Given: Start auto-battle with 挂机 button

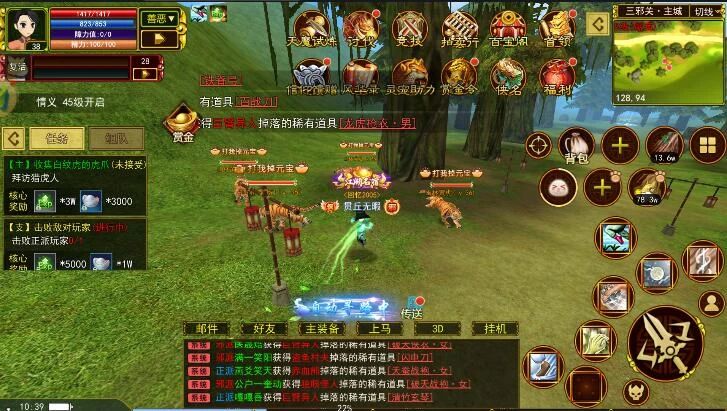Looking at the screenshot, I should click(495, 328).
